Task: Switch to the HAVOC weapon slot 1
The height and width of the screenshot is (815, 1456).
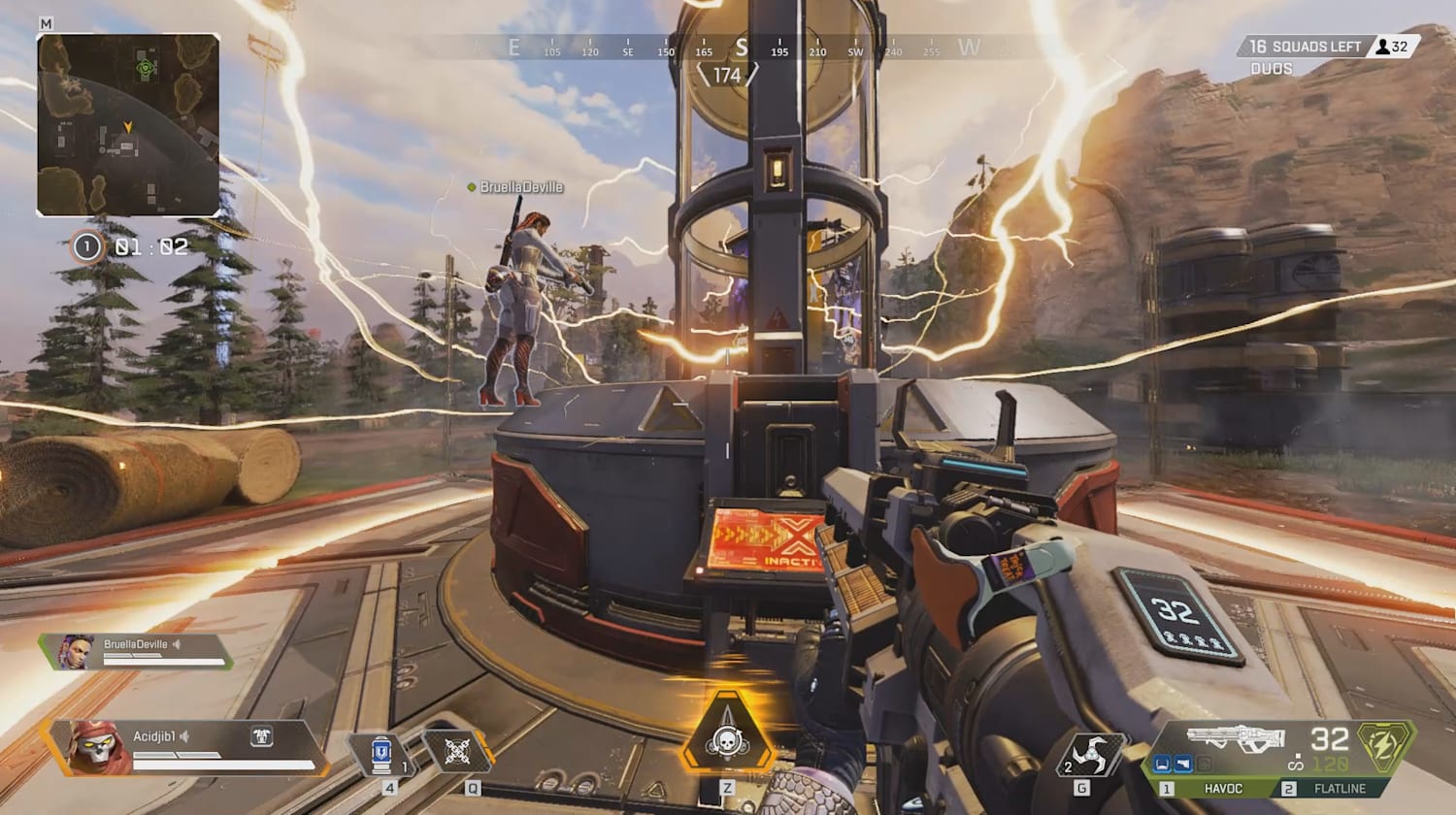Action: [1220, 787]
